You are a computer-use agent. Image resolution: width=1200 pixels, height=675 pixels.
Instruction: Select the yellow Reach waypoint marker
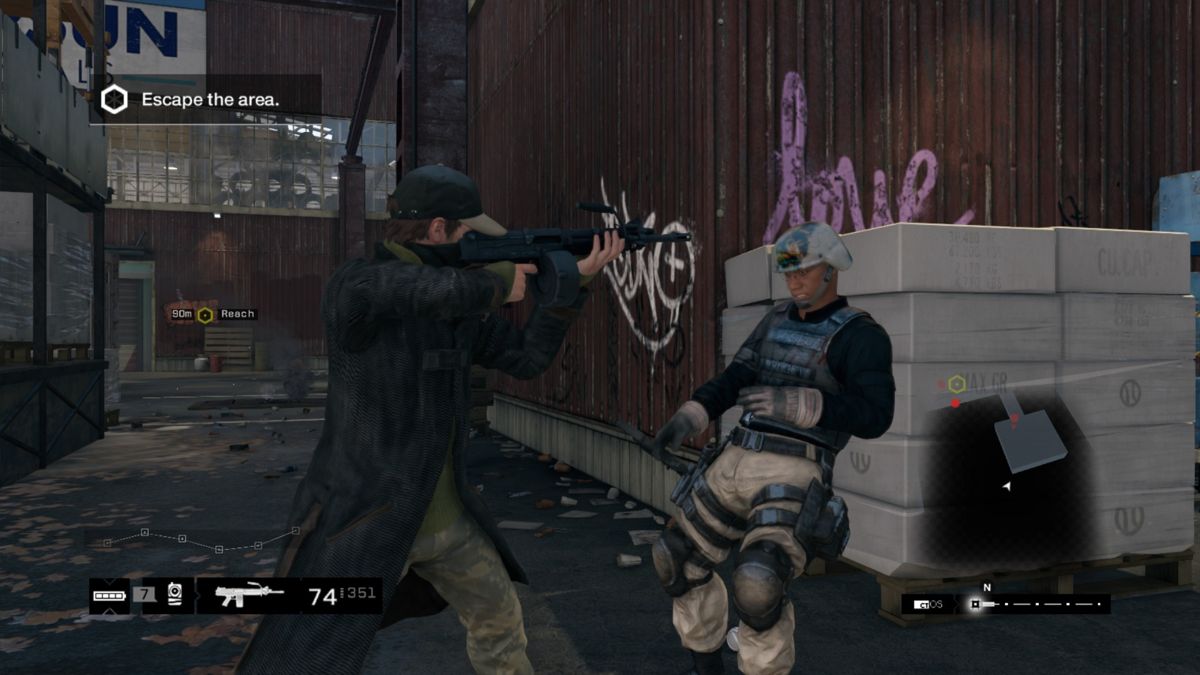[x=205, y=315]
